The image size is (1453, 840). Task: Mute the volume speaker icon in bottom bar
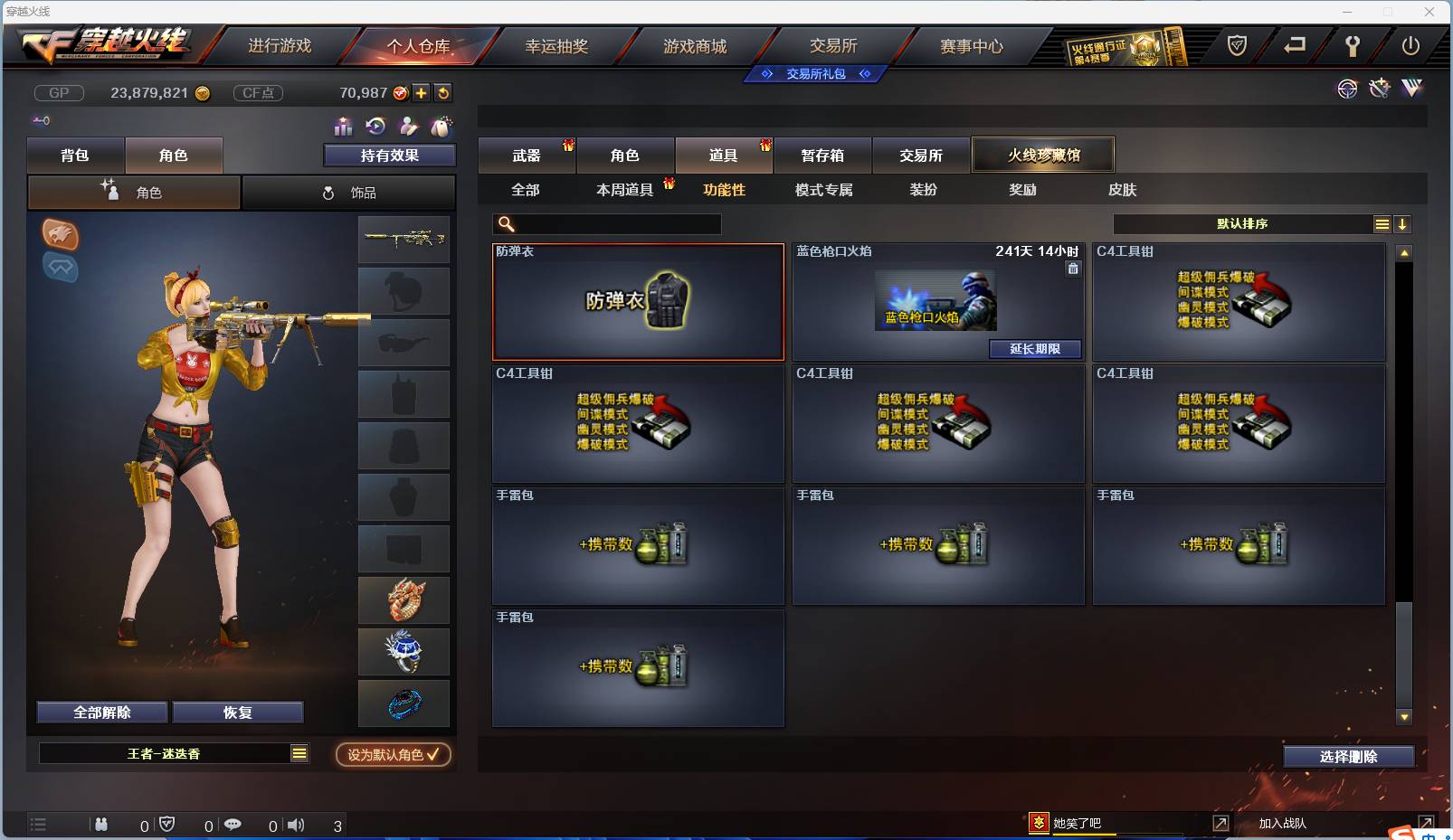pos(296,825)
